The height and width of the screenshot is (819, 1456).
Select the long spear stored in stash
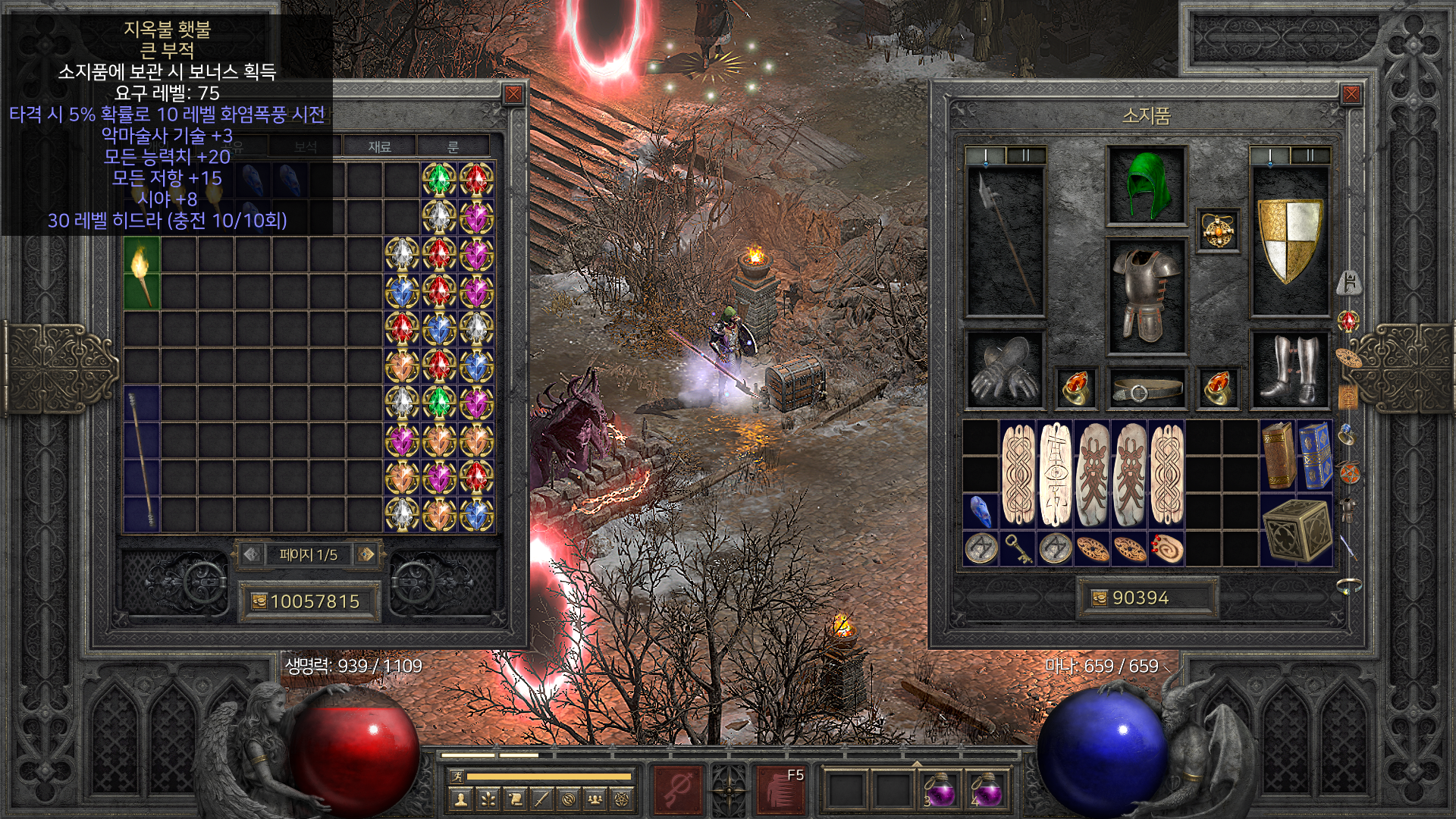[142, 459]
